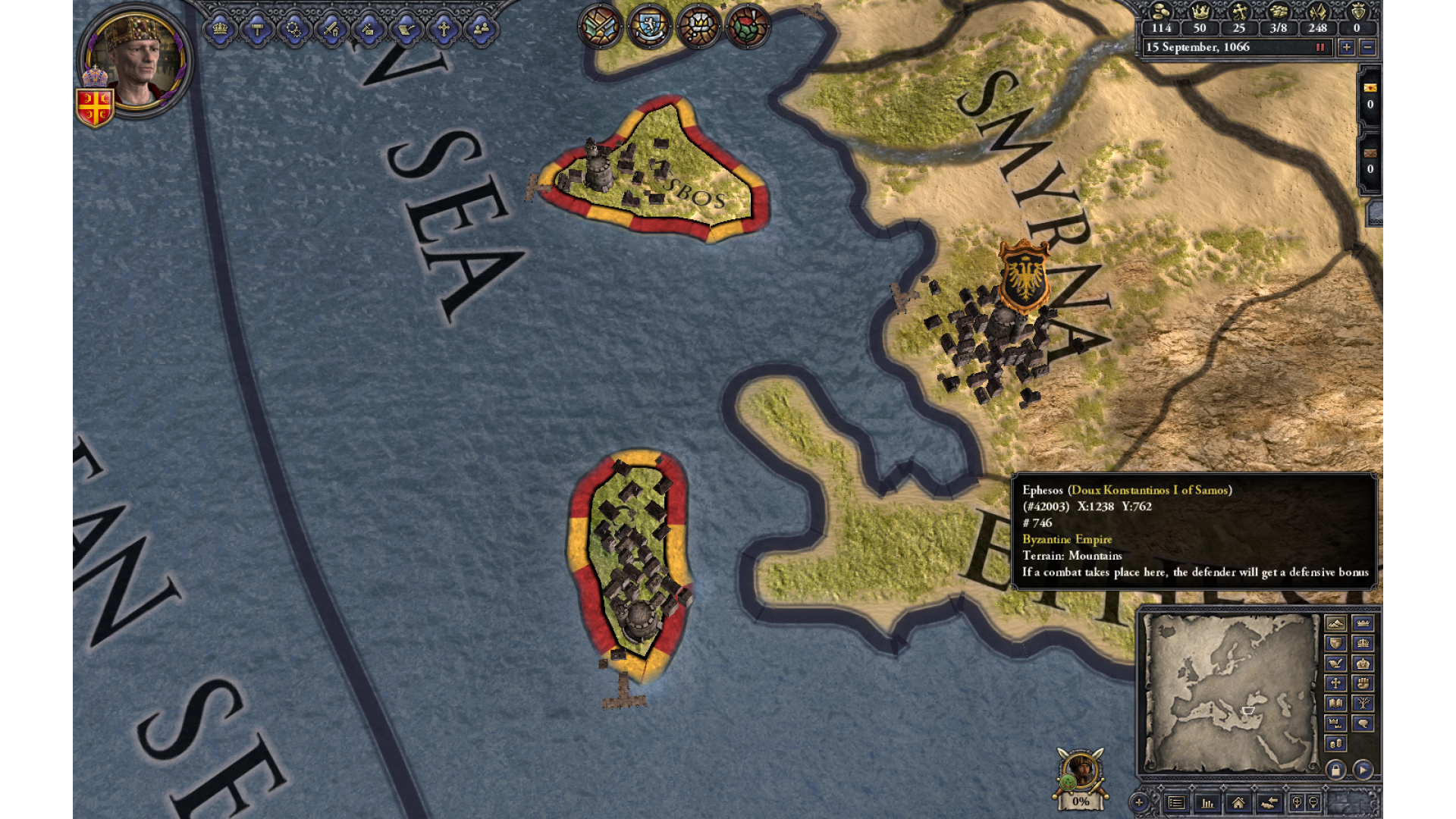Viewport: 1456px width, 819px height.
Task: Click the green shield stained-glass alert
Action: [x=748, y=27]
